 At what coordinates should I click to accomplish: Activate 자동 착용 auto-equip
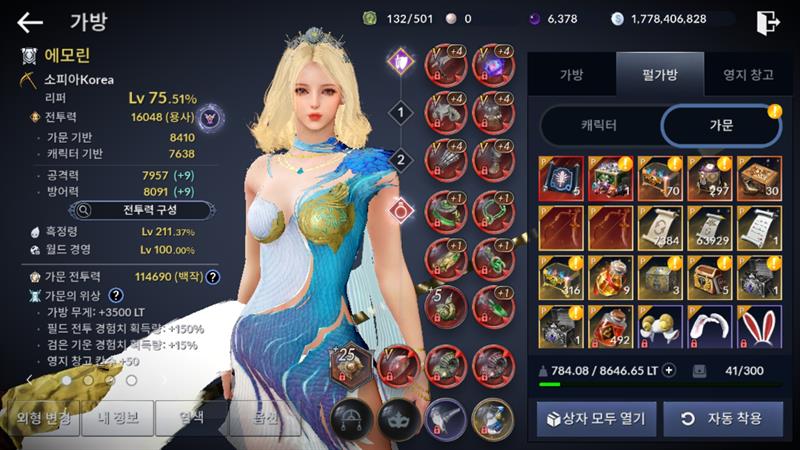coord(723,418)
